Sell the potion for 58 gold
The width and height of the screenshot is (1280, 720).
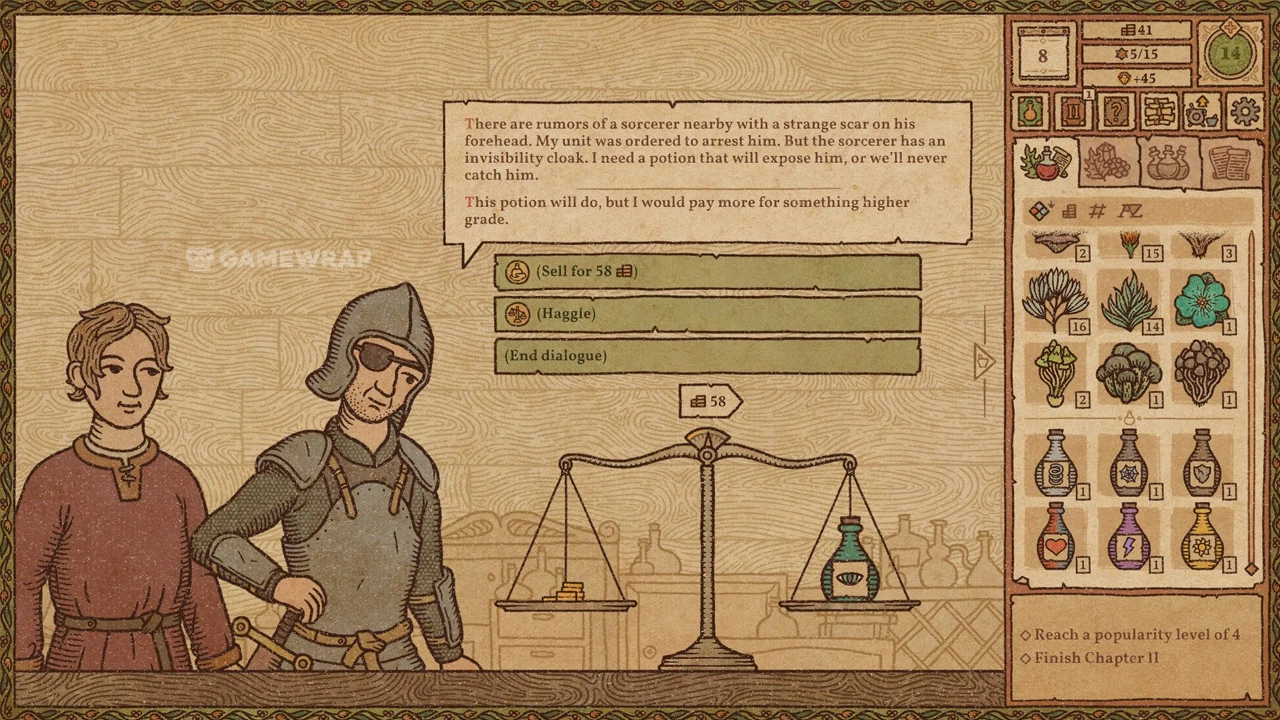(706, 272)
